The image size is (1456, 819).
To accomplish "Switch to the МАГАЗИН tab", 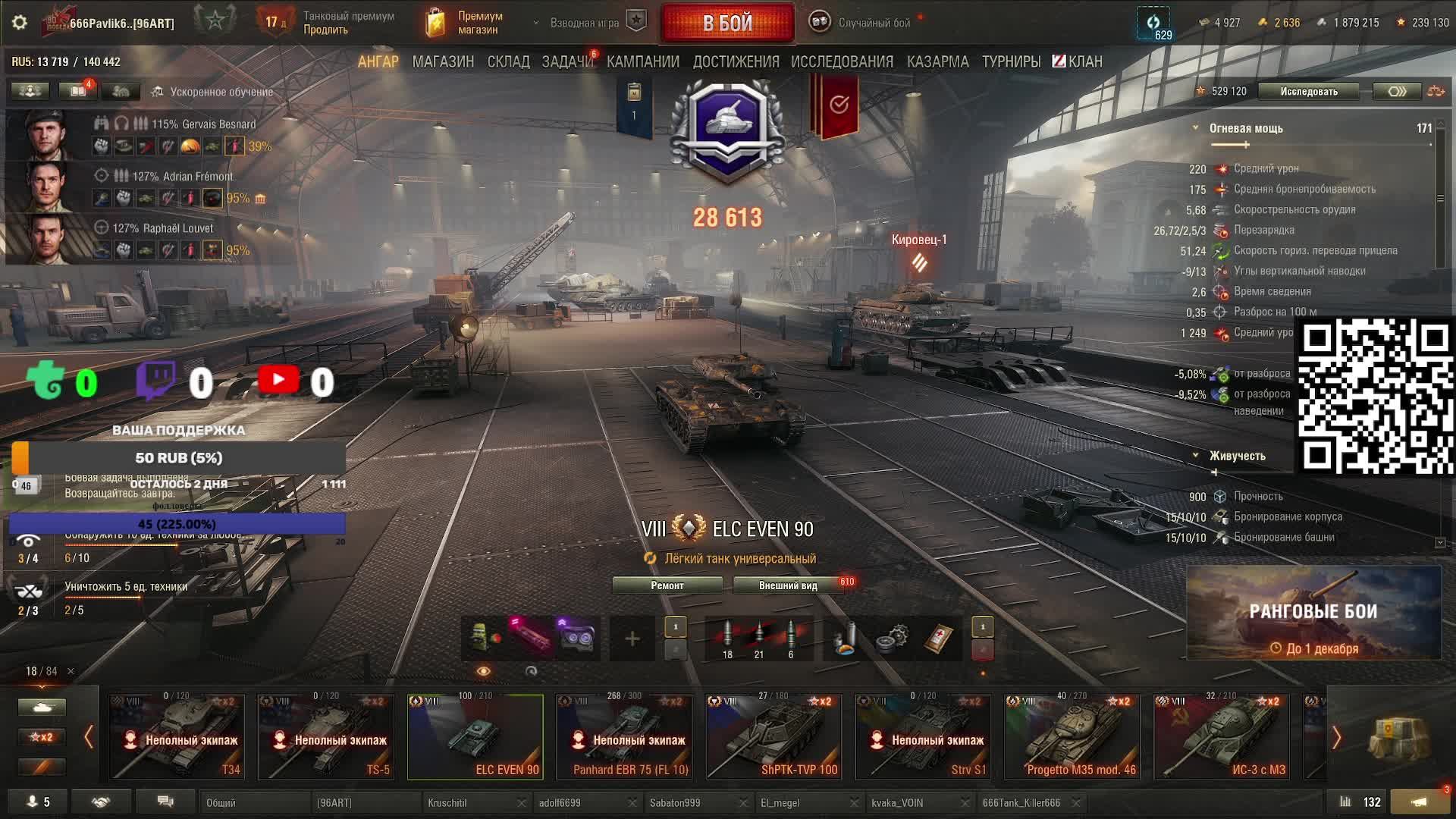I will click(443, 61).
